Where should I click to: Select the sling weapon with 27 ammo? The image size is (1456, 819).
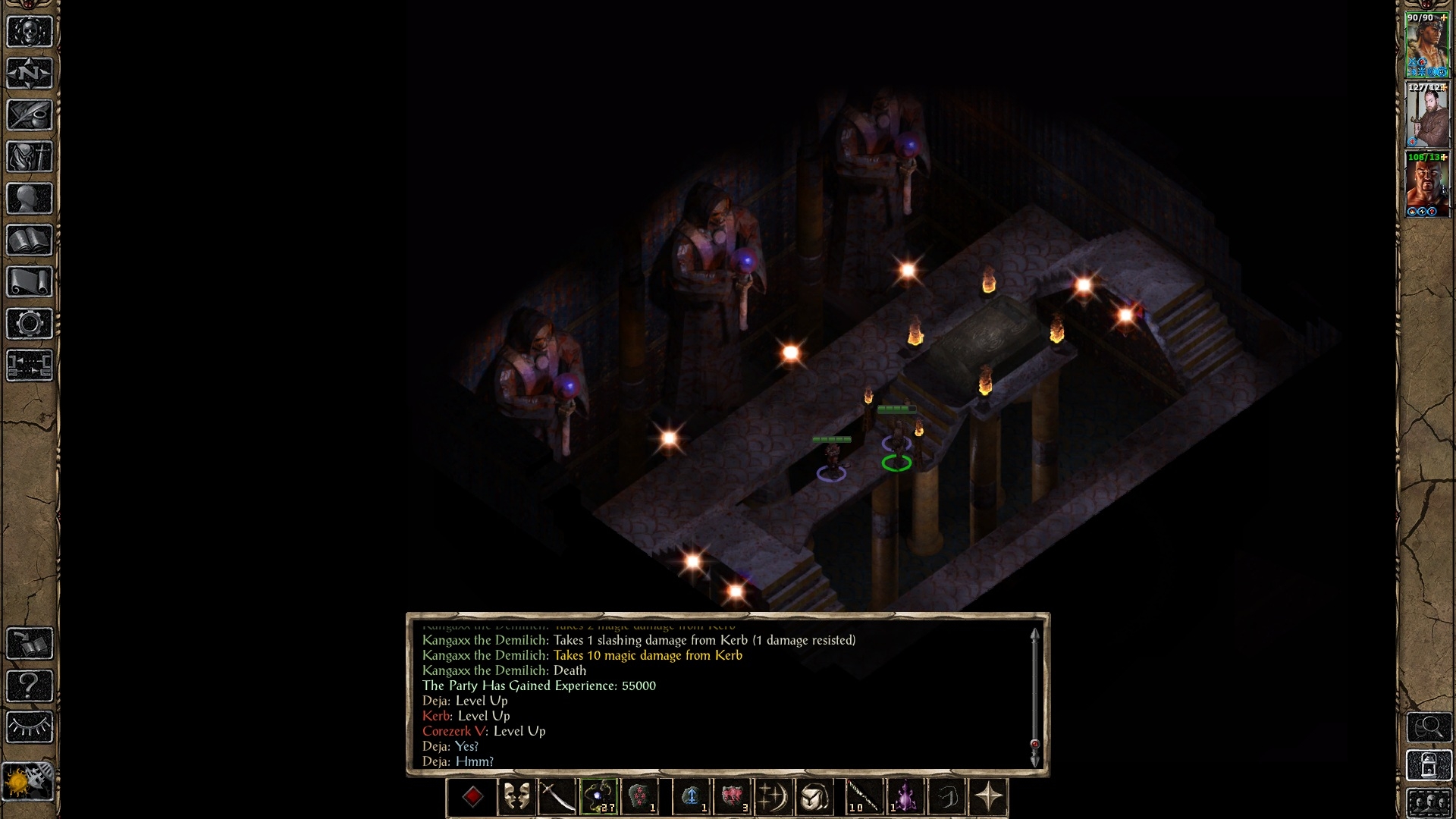599,797
